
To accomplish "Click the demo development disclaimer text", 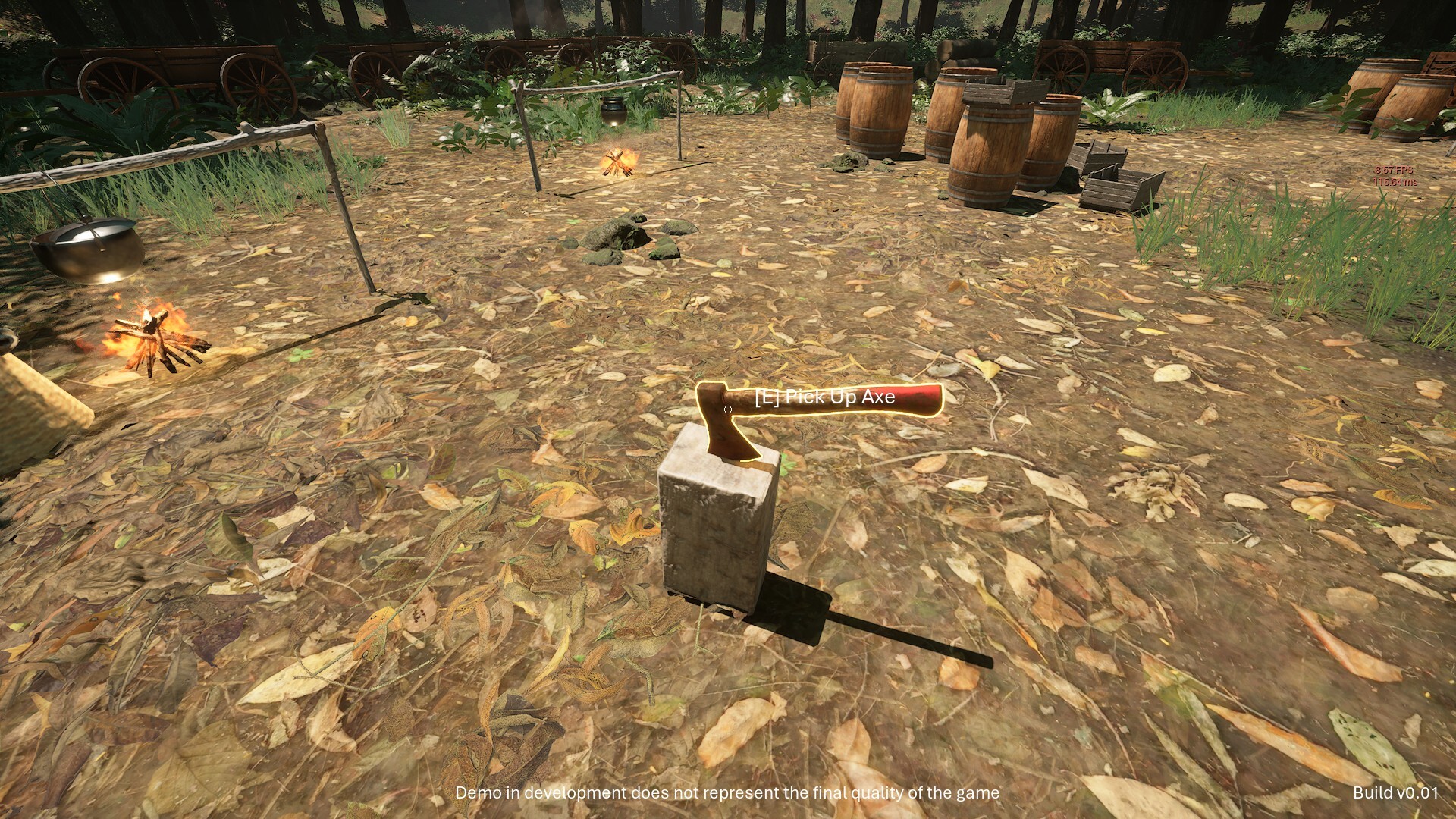I will (728, 793).
